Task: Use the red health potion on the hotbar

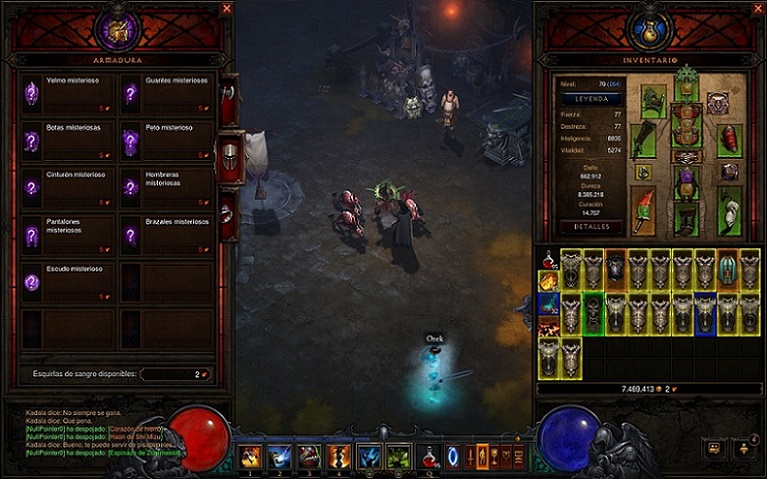Action: point(430,457)
